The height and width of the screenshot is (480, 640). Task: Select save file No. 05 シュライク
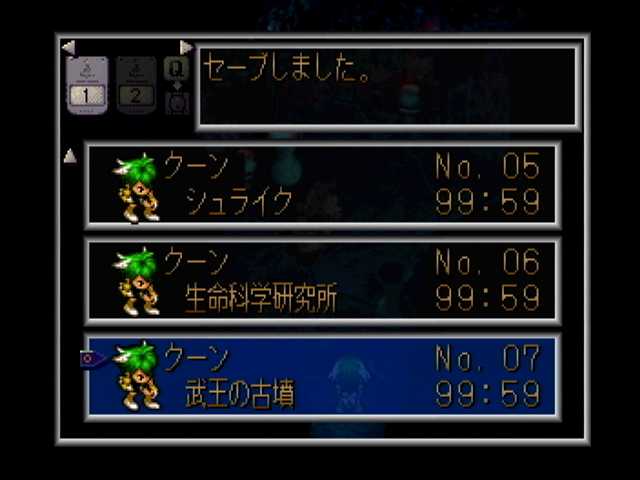coord(322,185)
